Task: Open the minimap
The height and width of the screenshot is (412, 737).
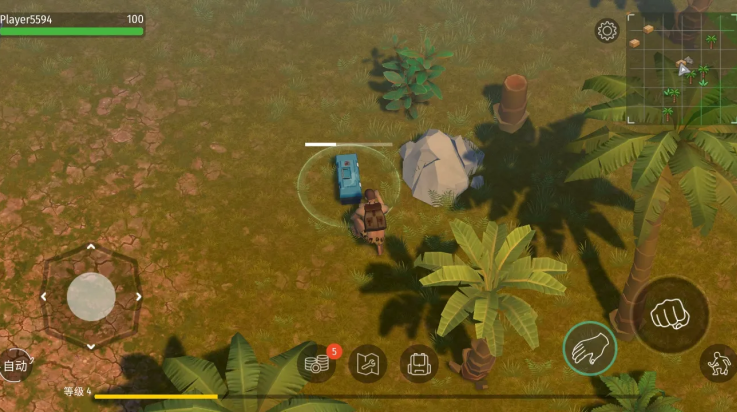Action: coord(681,67)
